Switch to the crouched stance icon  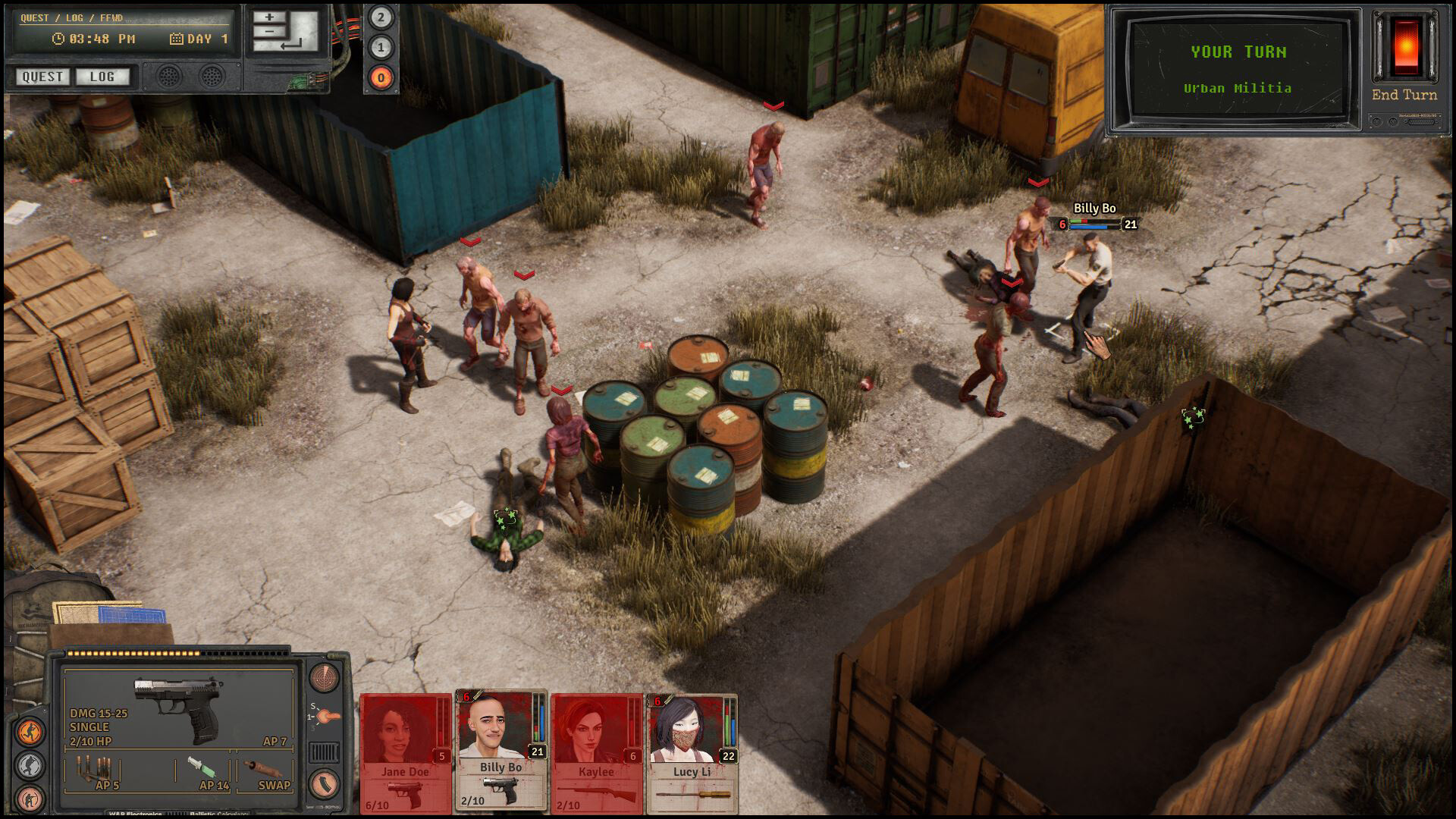click(30, 763)
